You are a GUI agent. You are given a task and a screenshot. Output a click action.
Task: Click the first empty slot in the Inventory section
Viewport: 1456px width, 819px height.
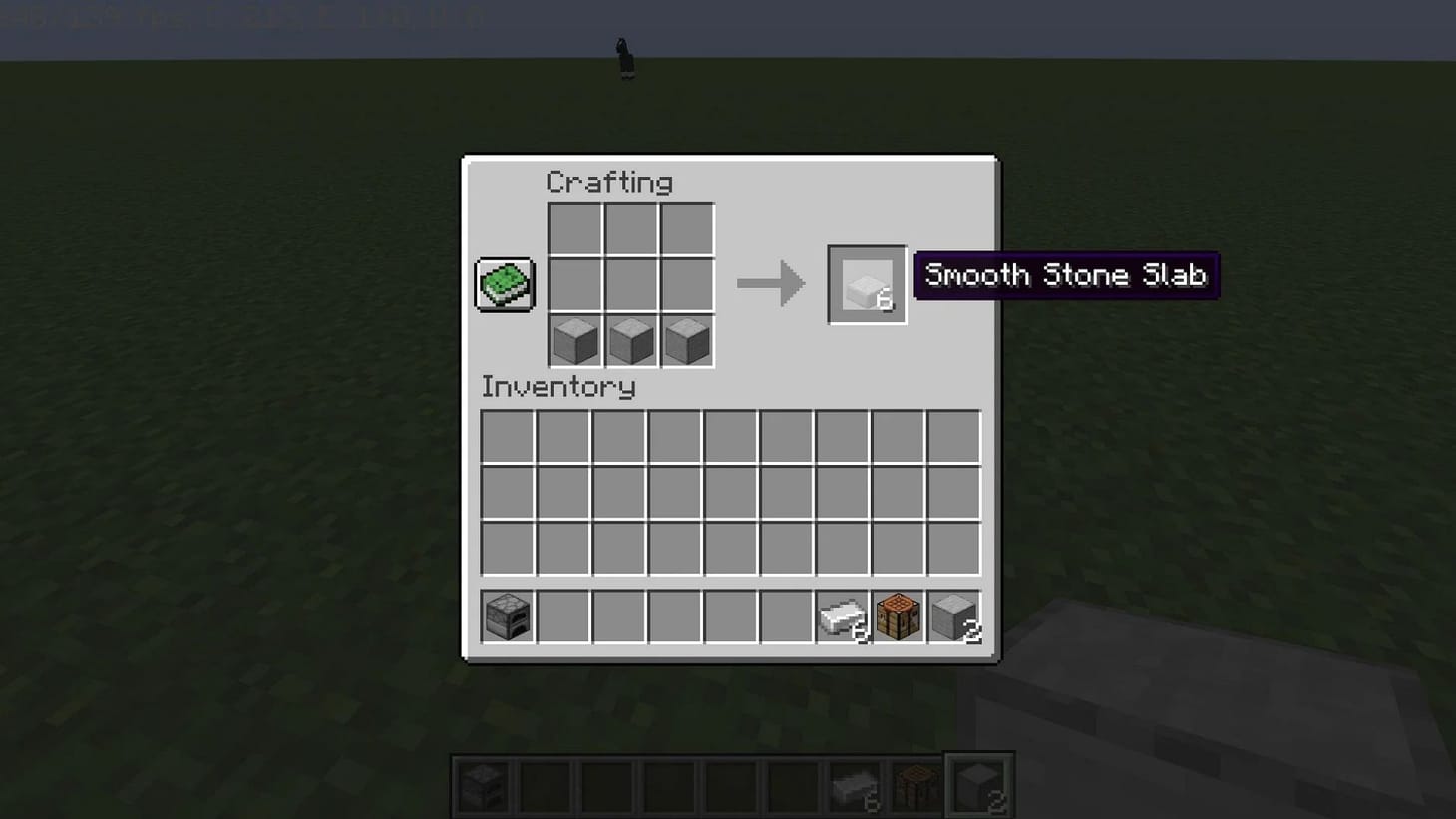507,435
